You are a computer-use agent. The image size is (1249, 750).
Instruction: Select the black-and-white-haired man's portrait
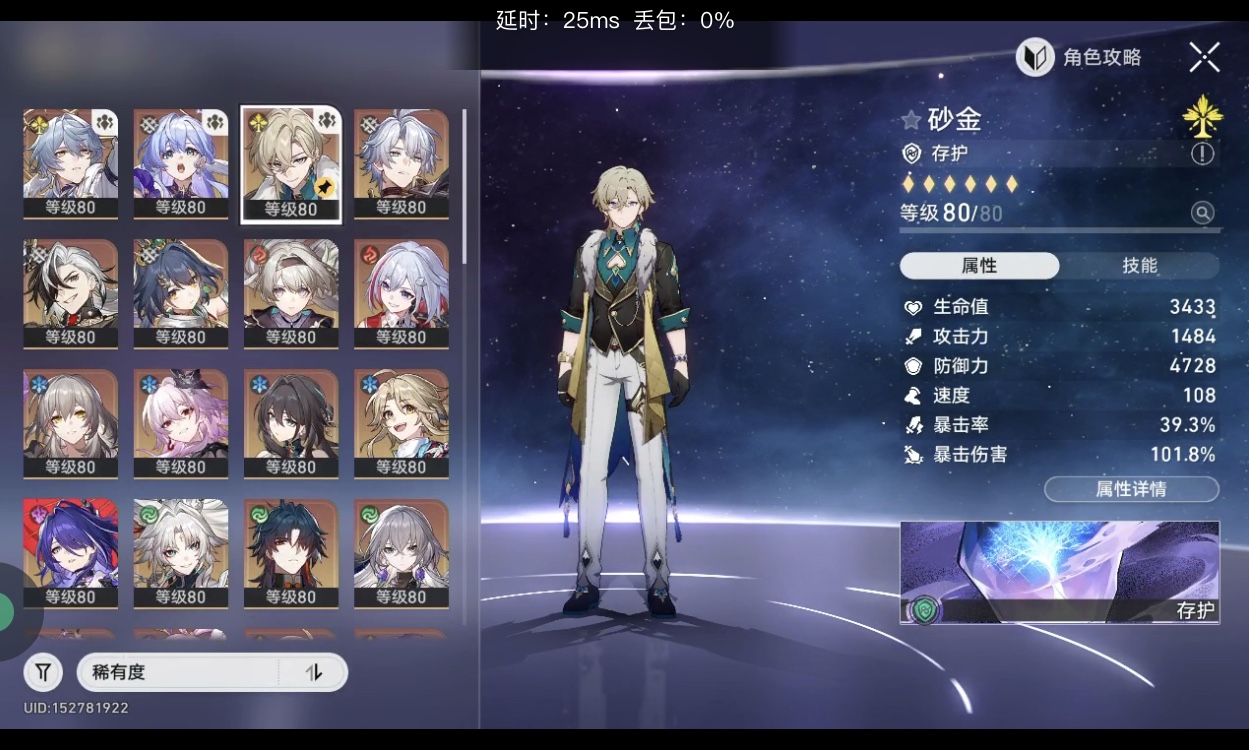[x=71, y=293]
